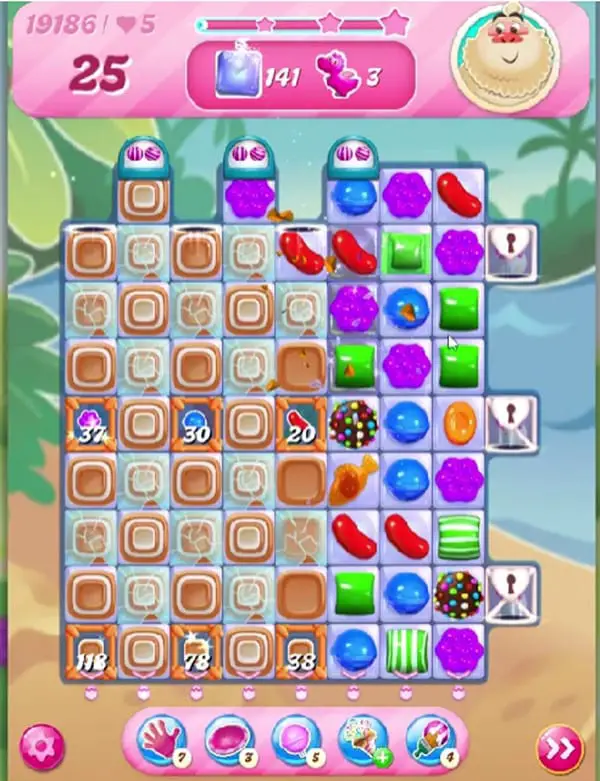The width and height of the screenshot is (600, 781).
Task: Open the pink gear settings button
Action: tap(42, 746)
